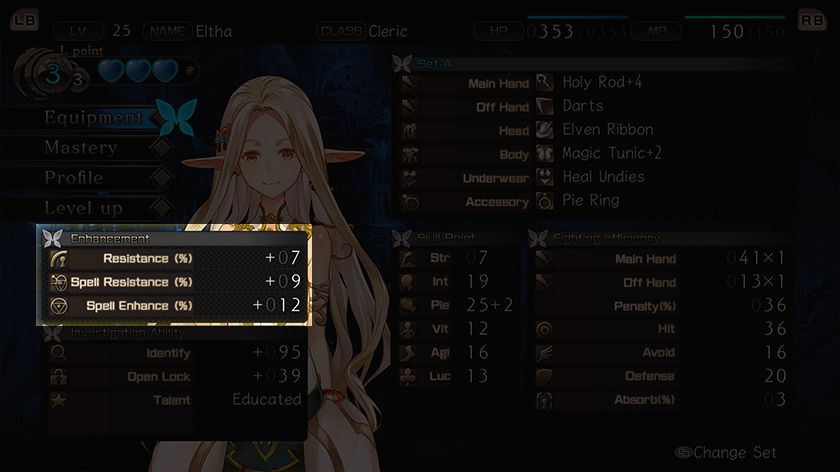Viewport: 840px width, 472px height.
Task: Choose the Spell Enhance (%) row
Action: click(174, 305)
